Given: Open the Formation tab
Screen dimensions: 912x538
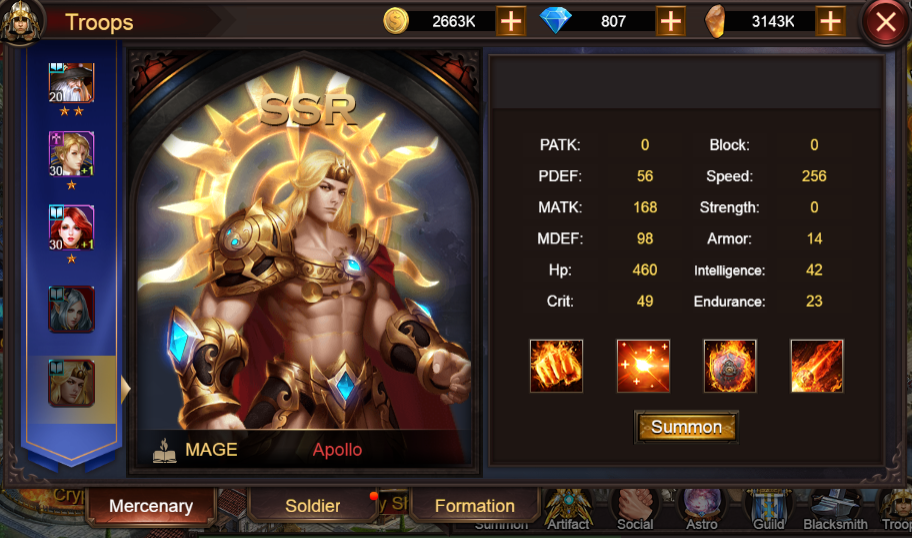Looking at the screenshot, I should tap(474, 506).
